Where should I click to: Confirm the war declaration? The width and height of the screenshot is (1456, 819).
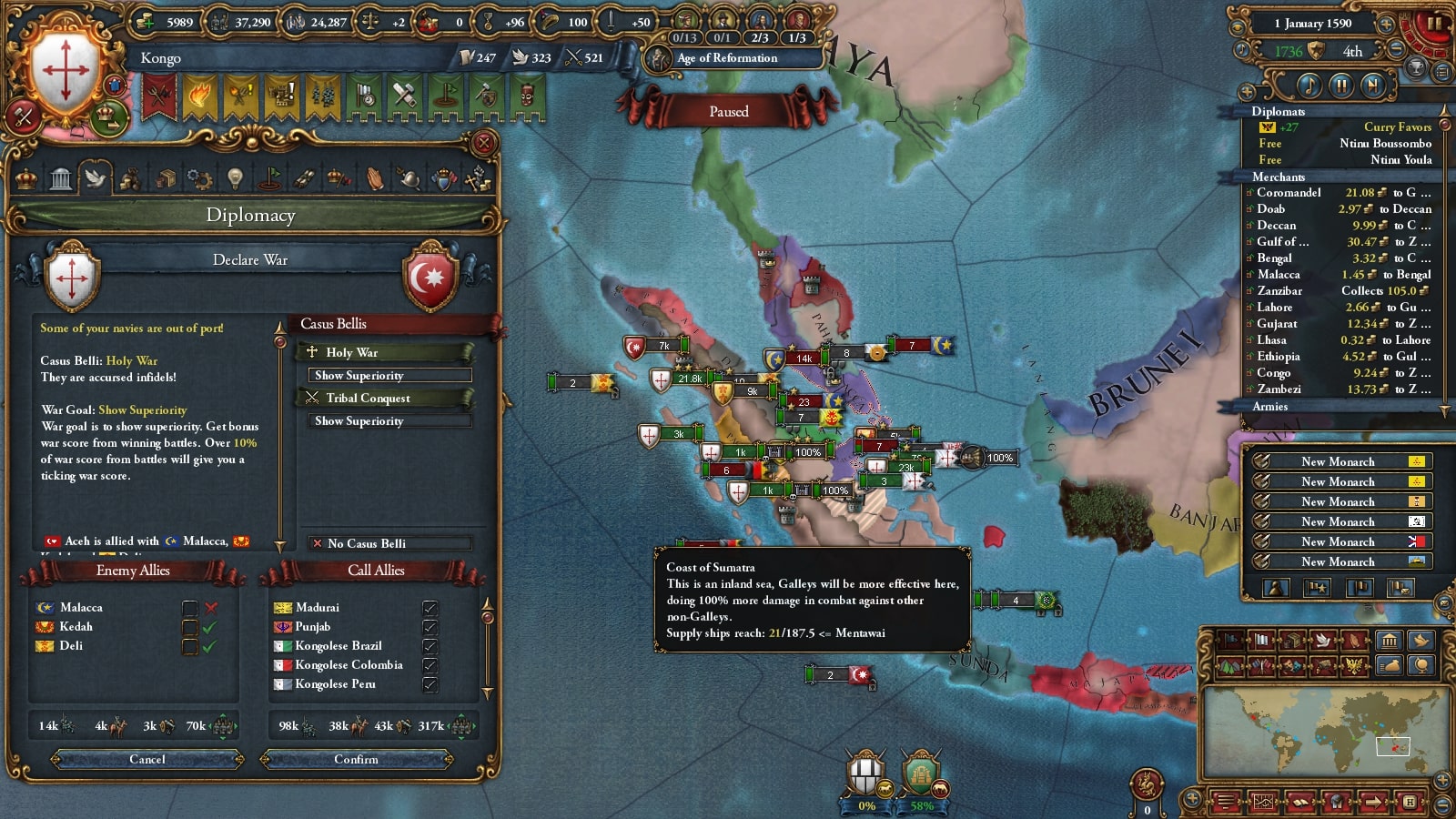click(356, 759)
